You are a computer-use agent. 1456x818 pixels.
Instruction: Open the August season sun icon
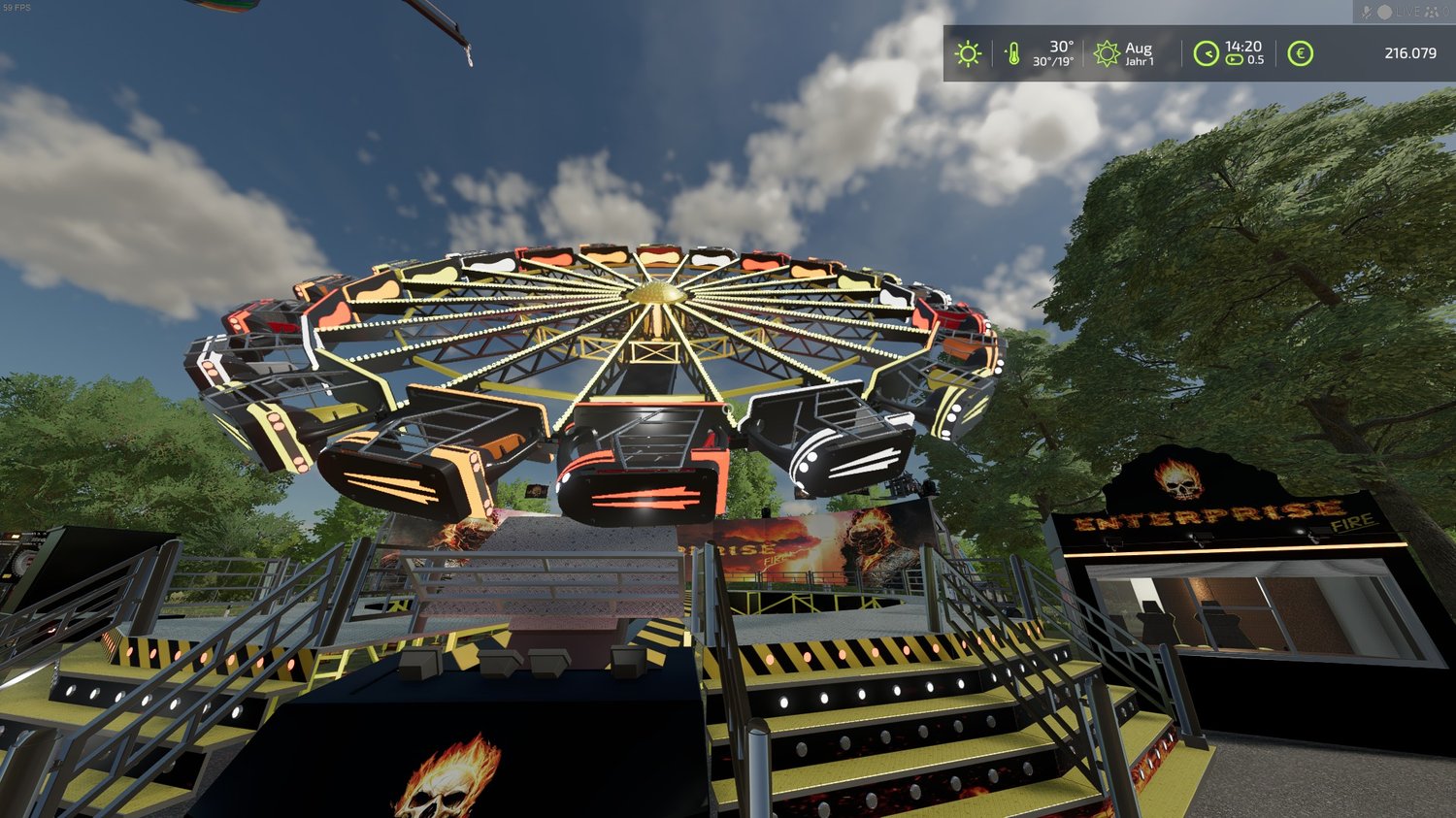click(1107, 53)
